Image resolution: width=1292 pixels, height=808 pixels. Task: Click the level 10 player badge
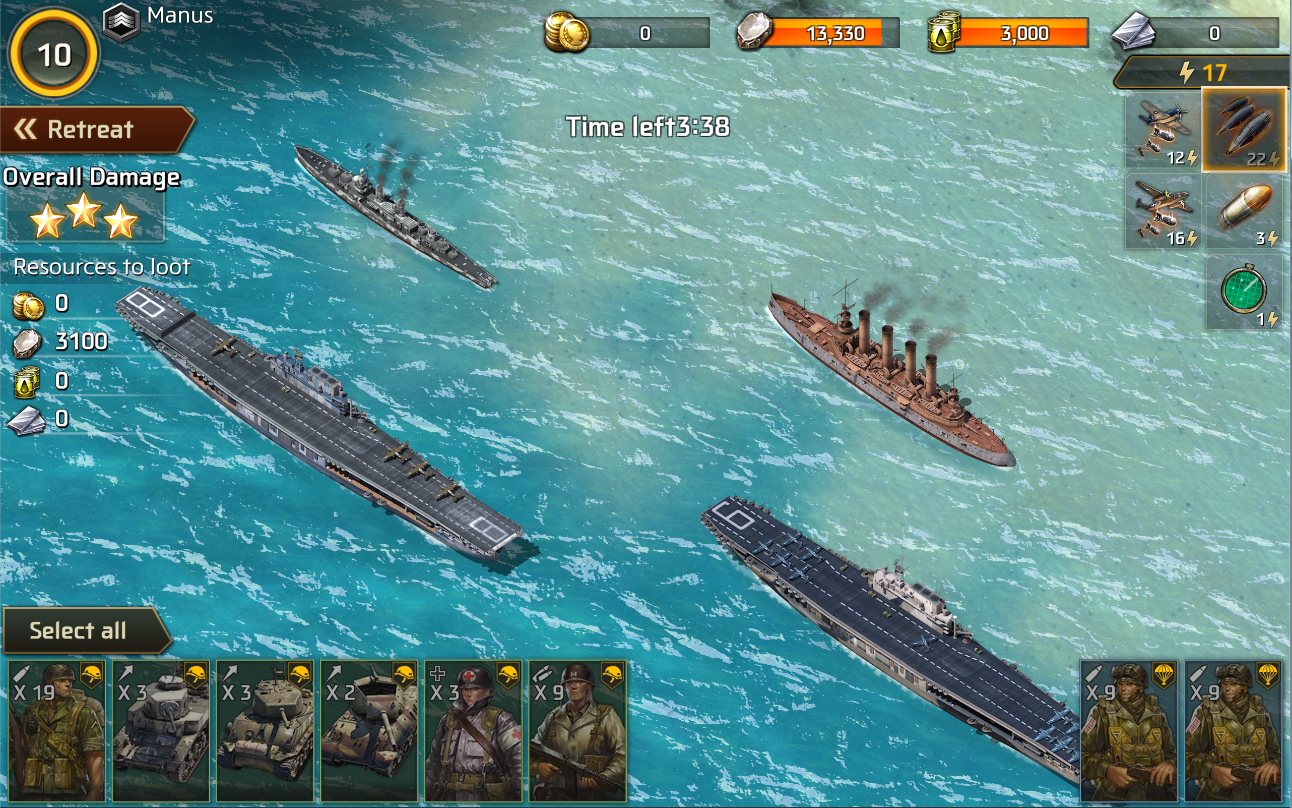point(54,54)
